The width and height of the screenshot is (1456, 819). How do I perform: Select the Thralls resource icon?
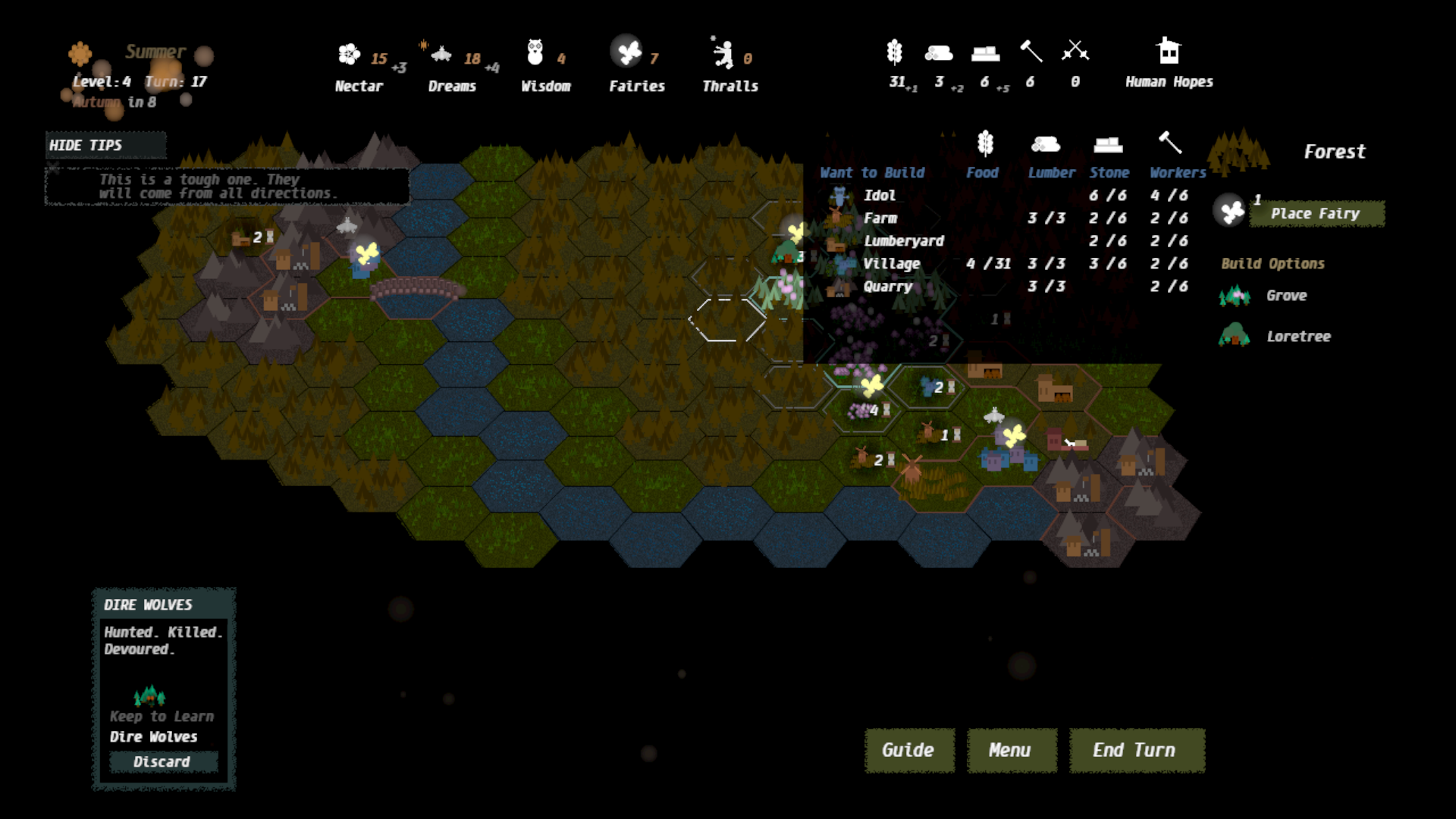pyautogui.click(x=722, y=54)
